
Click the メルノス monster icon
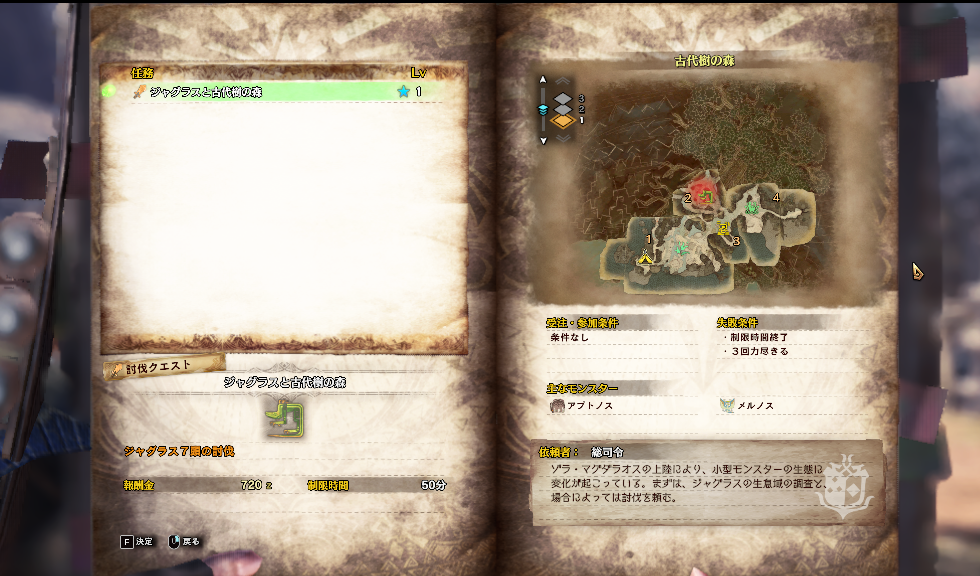(727, 406)
